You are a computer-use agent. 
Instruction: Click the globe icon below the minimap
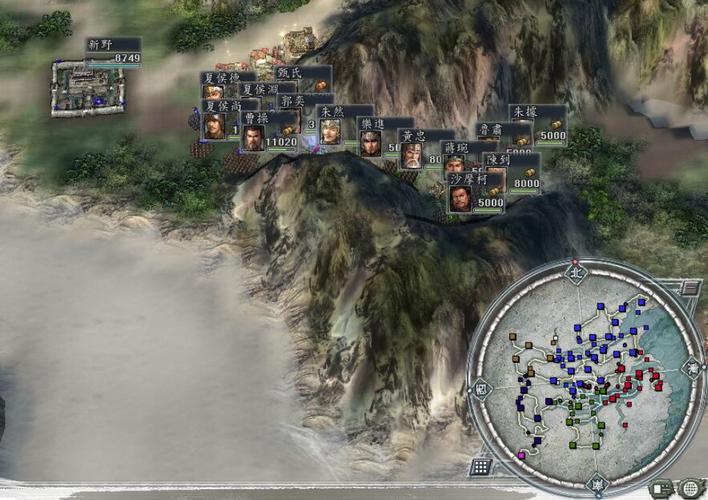tap(689, 489)
